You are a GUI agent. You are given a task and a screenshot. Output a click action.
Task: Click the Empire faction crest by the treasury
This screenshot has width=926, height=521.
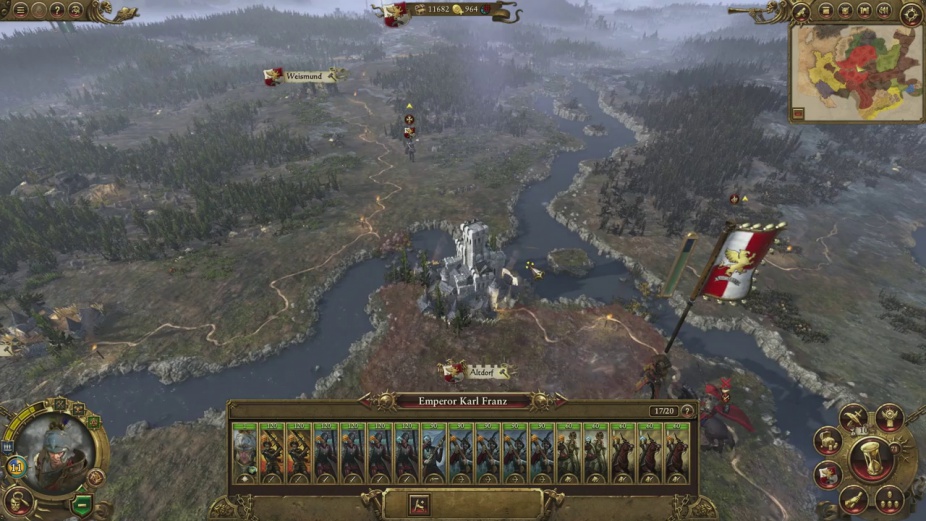pos(395,14)
